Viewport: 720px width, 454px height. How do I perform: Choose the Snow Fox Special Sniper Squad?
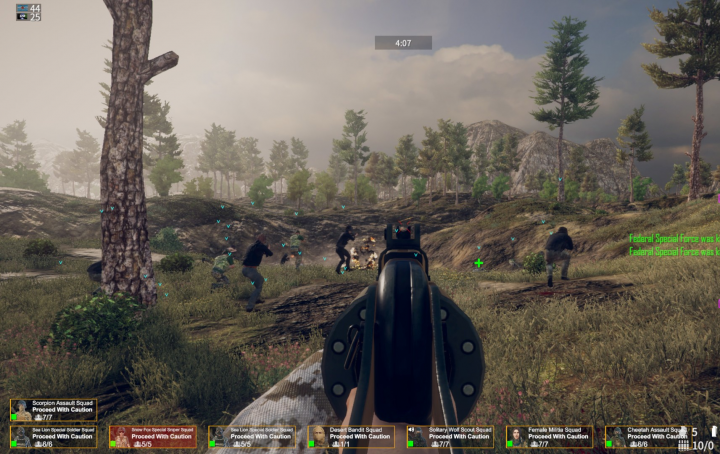tap(152, 436)
